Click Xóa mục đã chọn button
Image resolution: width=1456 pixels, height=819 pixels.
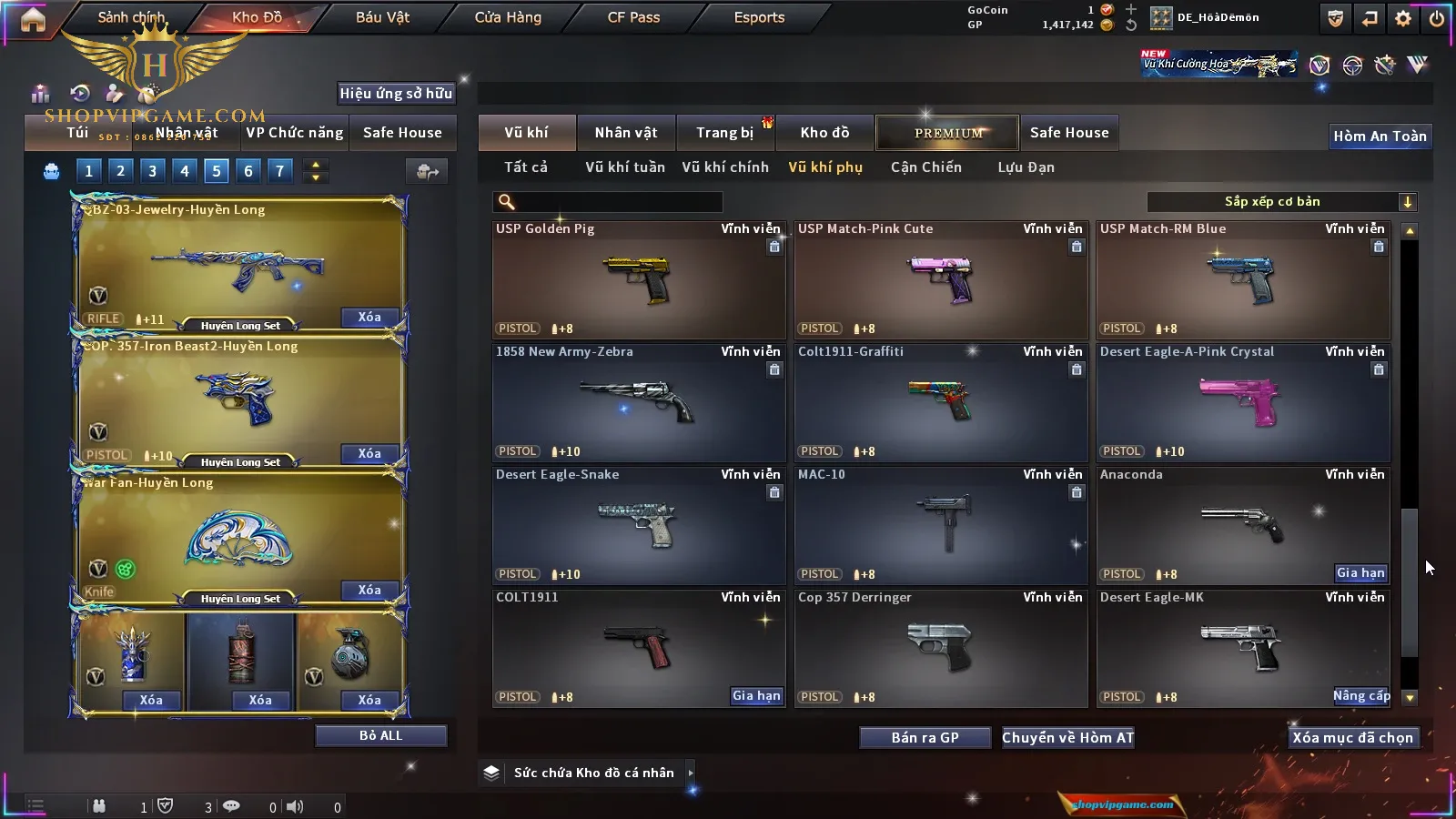coord(1352,738)
